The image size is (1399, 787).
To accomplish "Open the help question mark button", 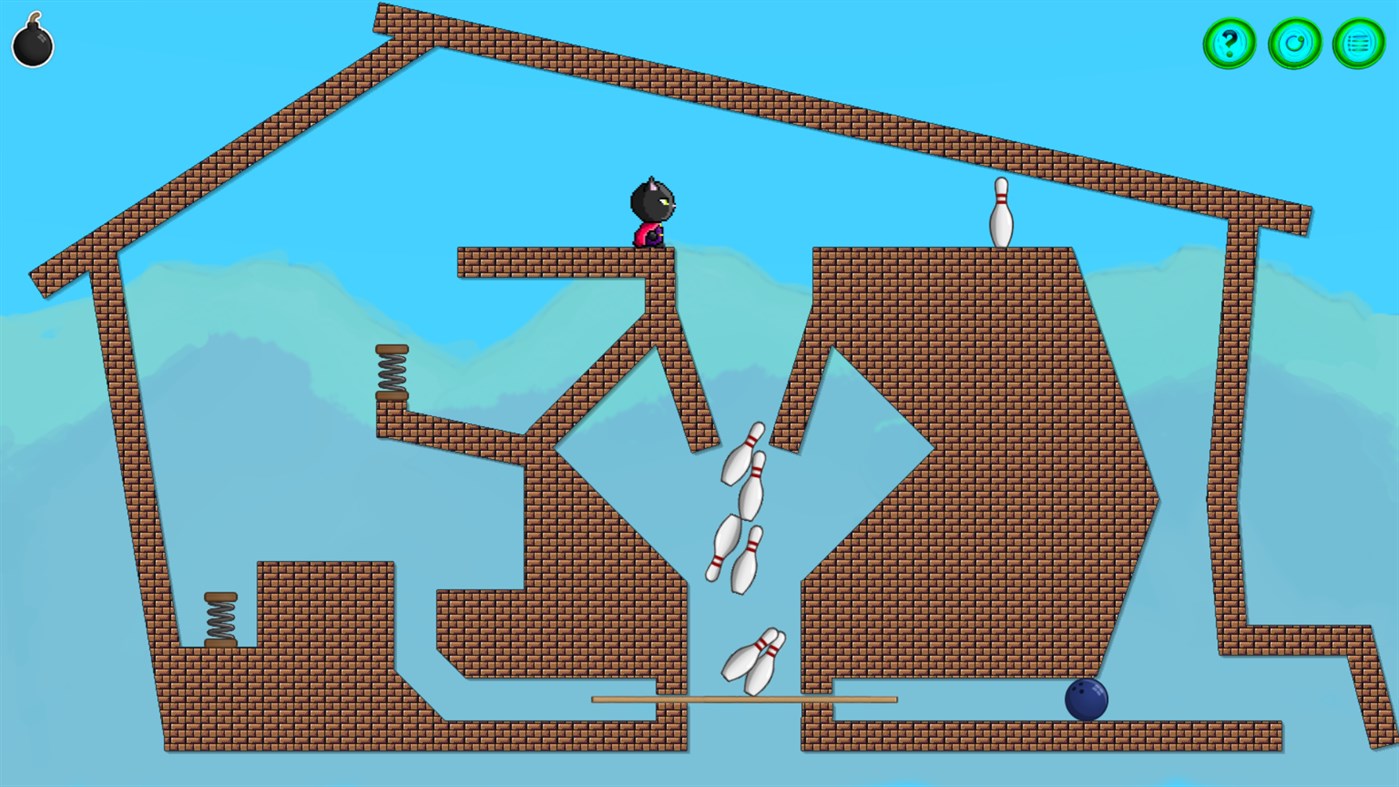I will [1229, 42].
